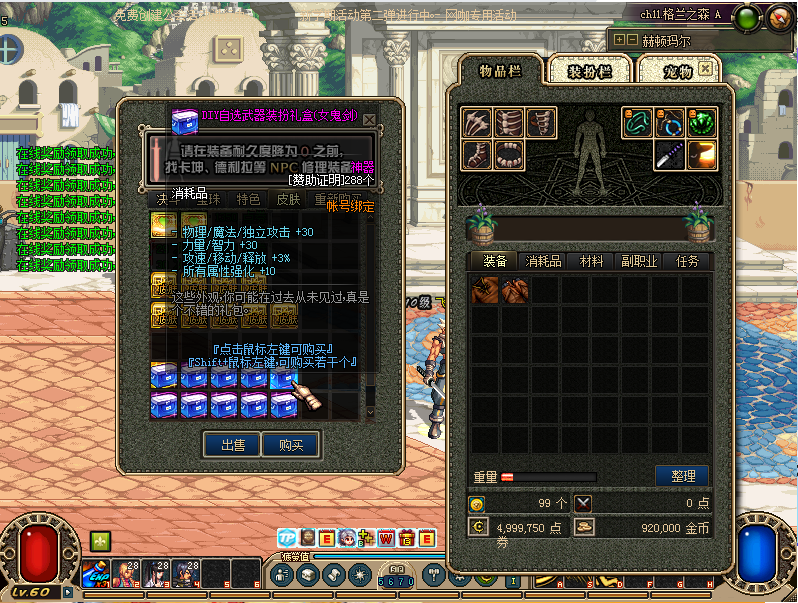Close the inventory panel
Screen dimensions: 798x603
[x=706, y=69]
